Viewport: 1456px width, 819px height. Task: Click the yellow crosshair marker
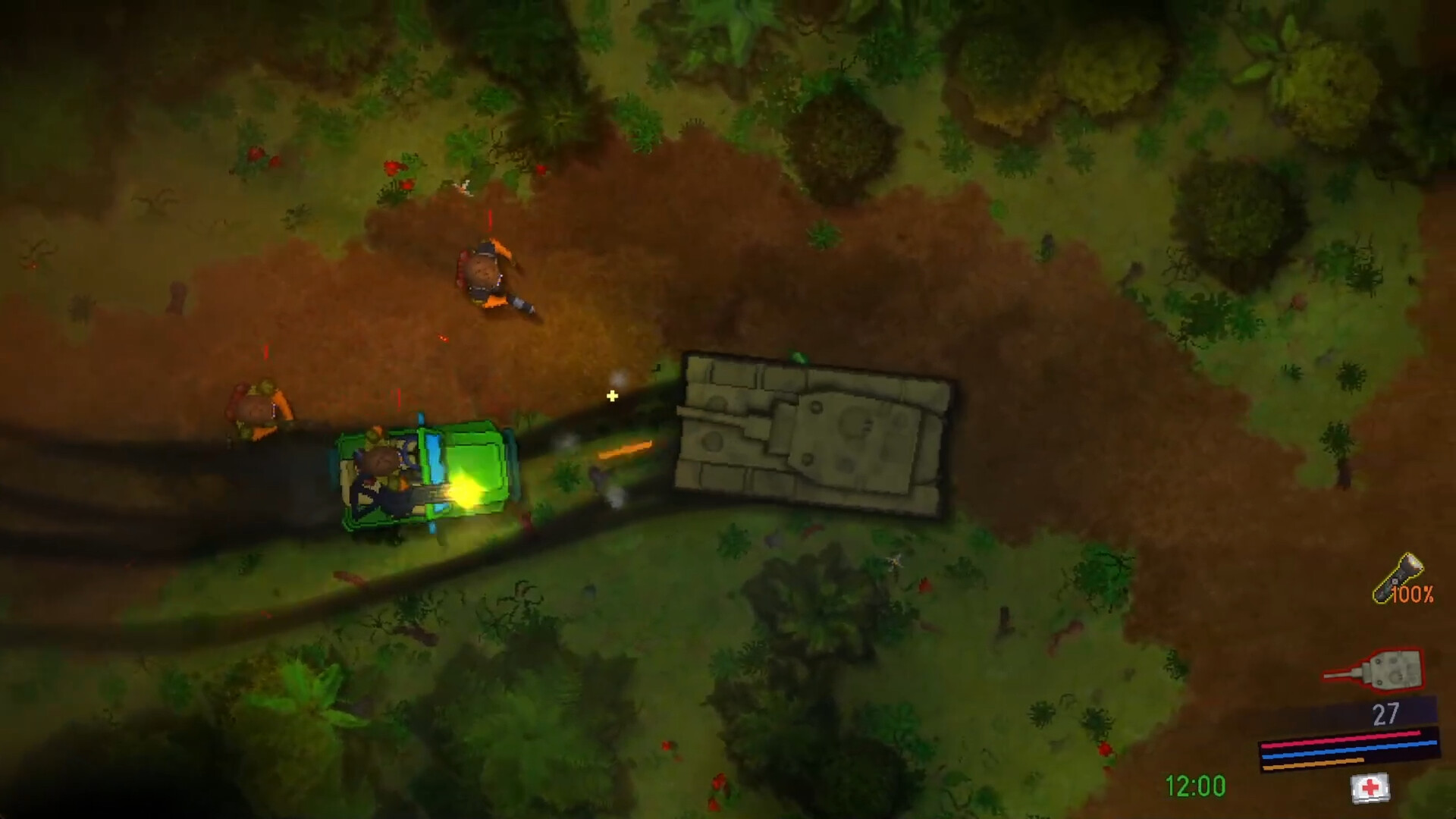(611, 395)
